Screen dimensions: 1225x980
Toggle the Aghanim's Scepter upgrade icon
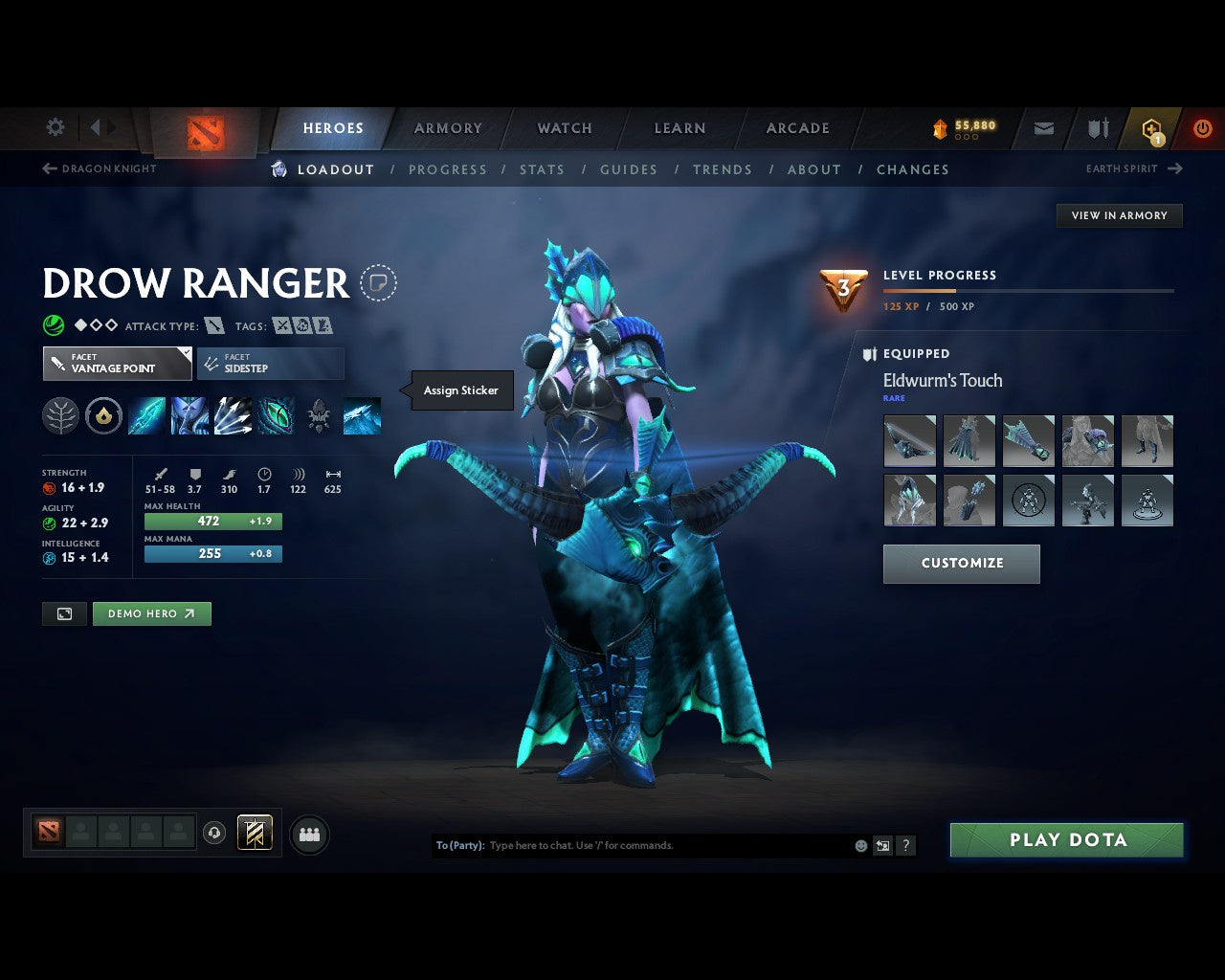click(x=103, y=414)
